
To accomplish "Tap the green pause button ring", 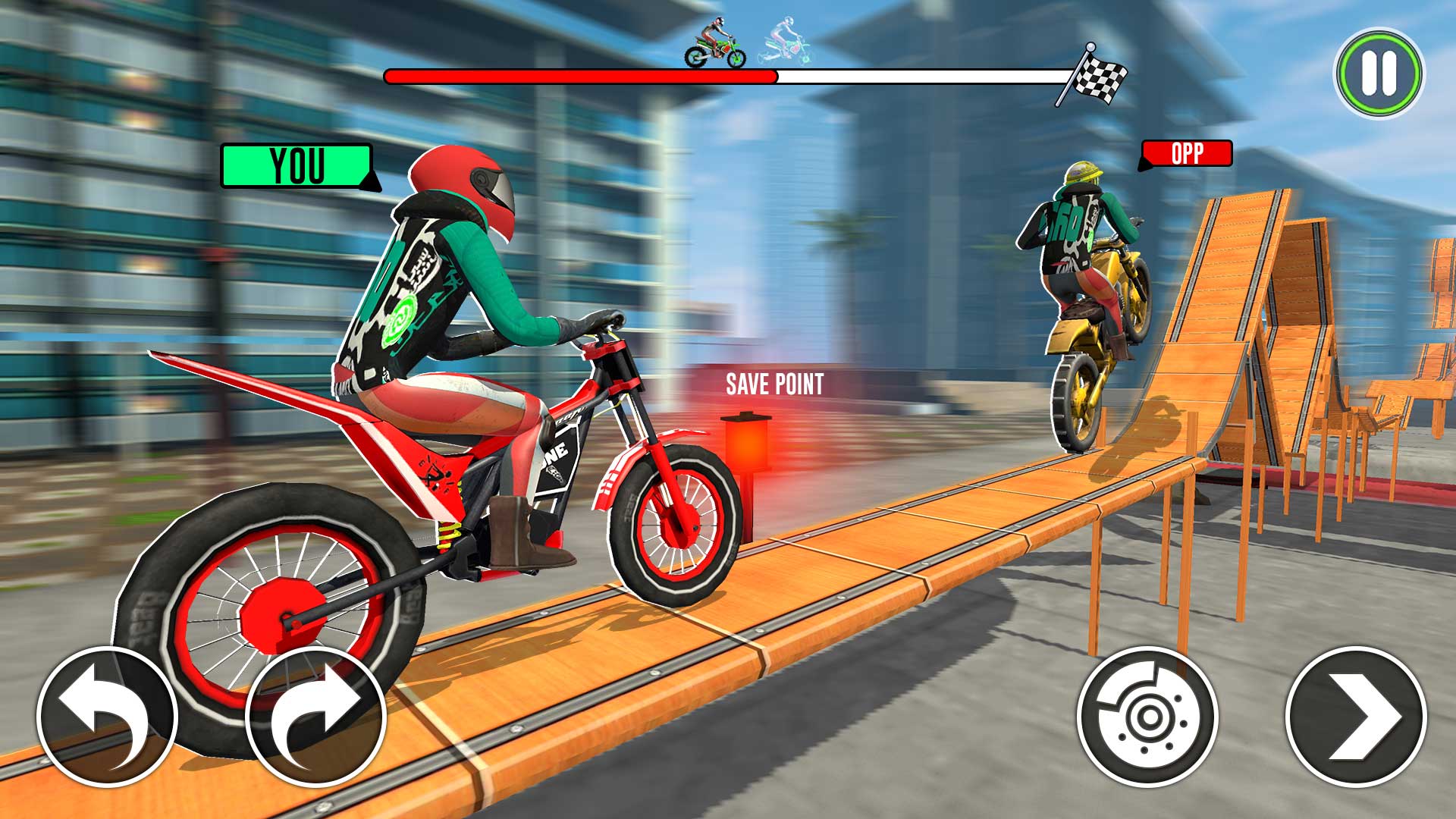I will click(1380, 74).
